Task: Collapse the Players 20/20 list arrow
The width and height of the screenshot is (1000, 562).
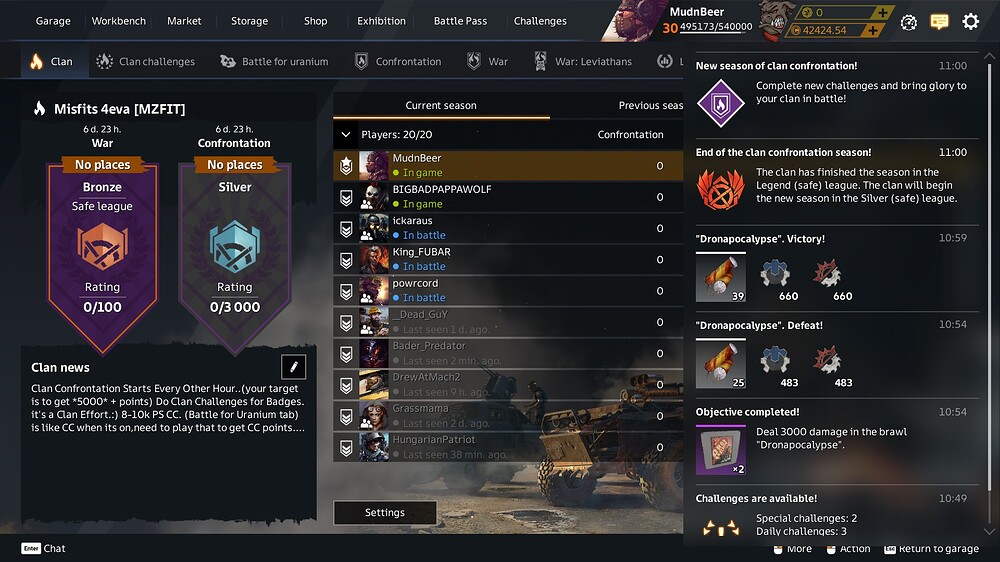Action: tap(346, 134)
